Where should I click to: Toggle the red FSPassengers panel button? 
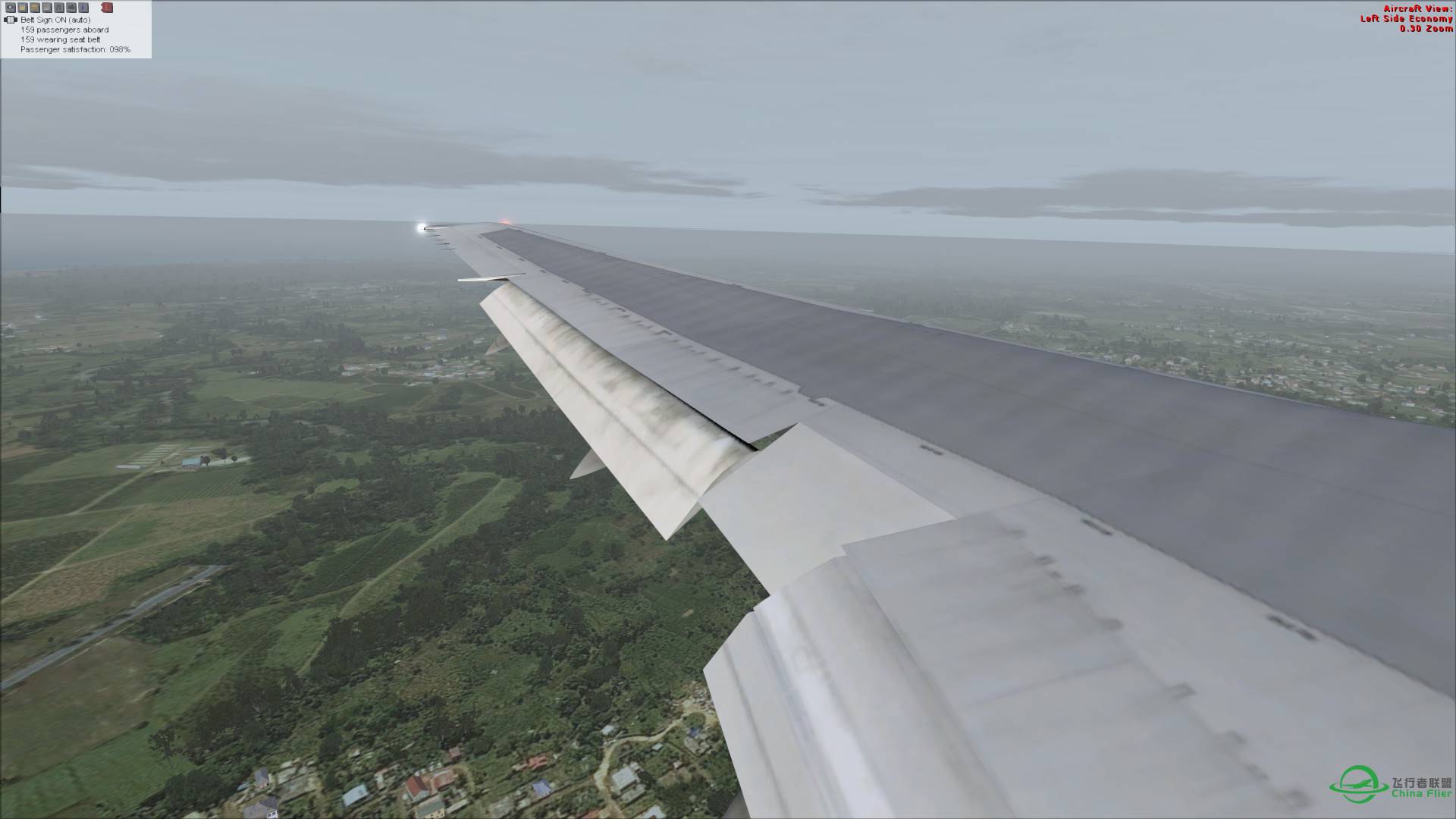click(107, 8)
